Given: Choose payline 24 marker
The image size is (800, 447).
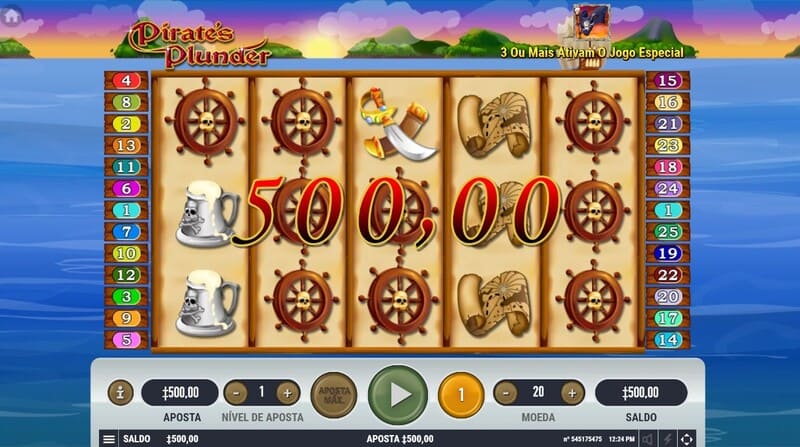Looking at the screenshot, I should tap(668, 188).
